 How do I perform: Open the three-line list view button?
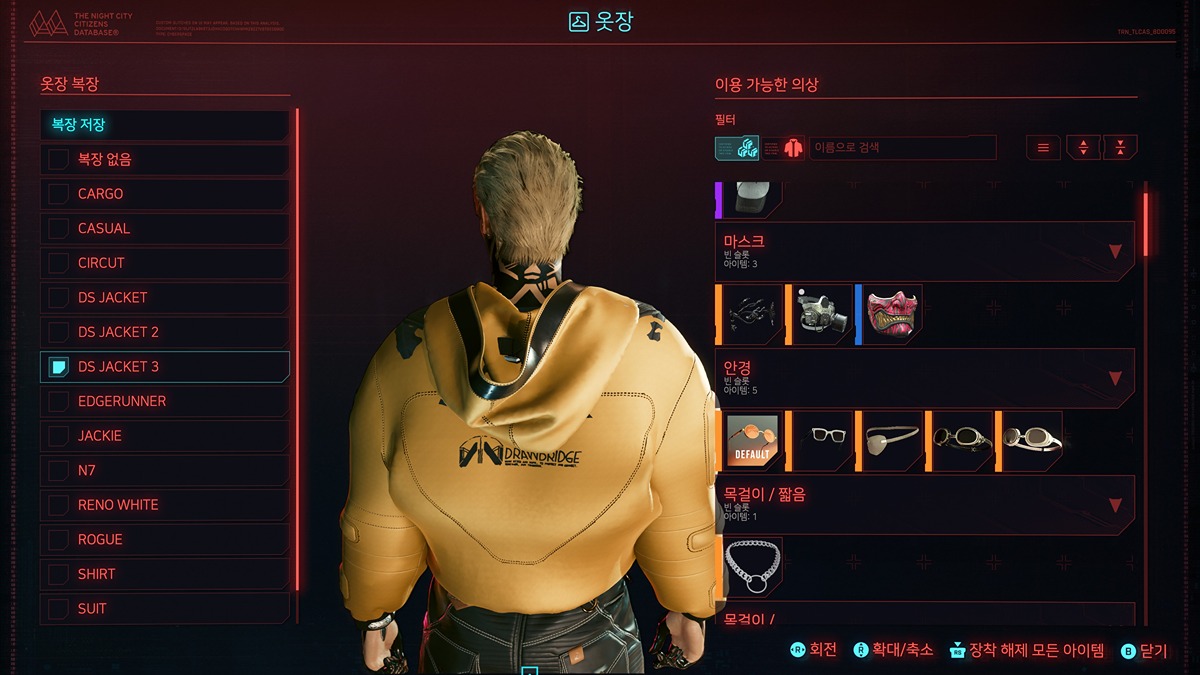pyautogui.click(x=1043, y=148)
